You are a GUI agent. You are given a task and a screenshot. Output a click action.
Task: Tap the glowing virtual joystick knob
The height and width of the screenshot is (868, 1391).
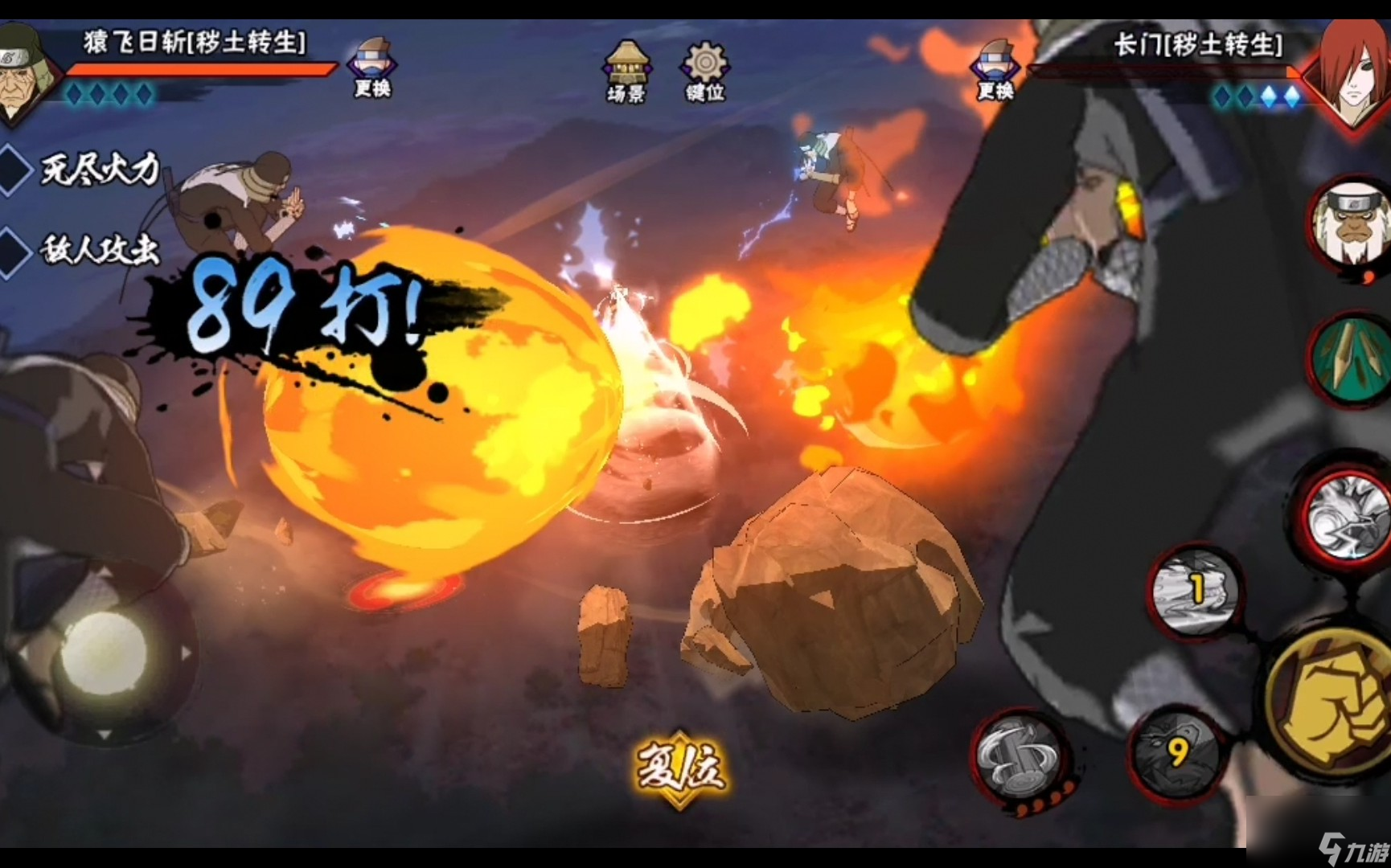(105, 651)
